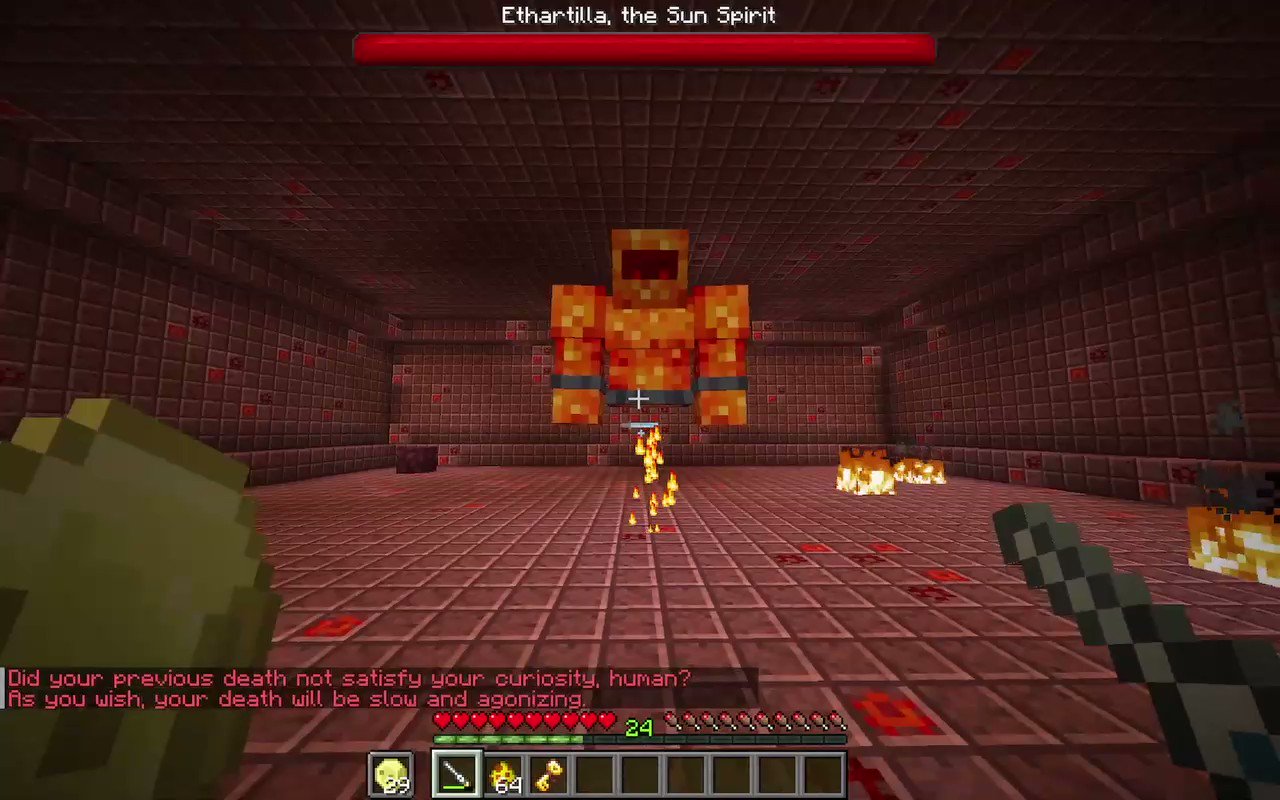Image resolution: width=1280 pixels, height=800 pixels.
Task: Click the boss title Ethartilla, the Sun Spirit
Action: pyautogui.click(x=639, y=14)
